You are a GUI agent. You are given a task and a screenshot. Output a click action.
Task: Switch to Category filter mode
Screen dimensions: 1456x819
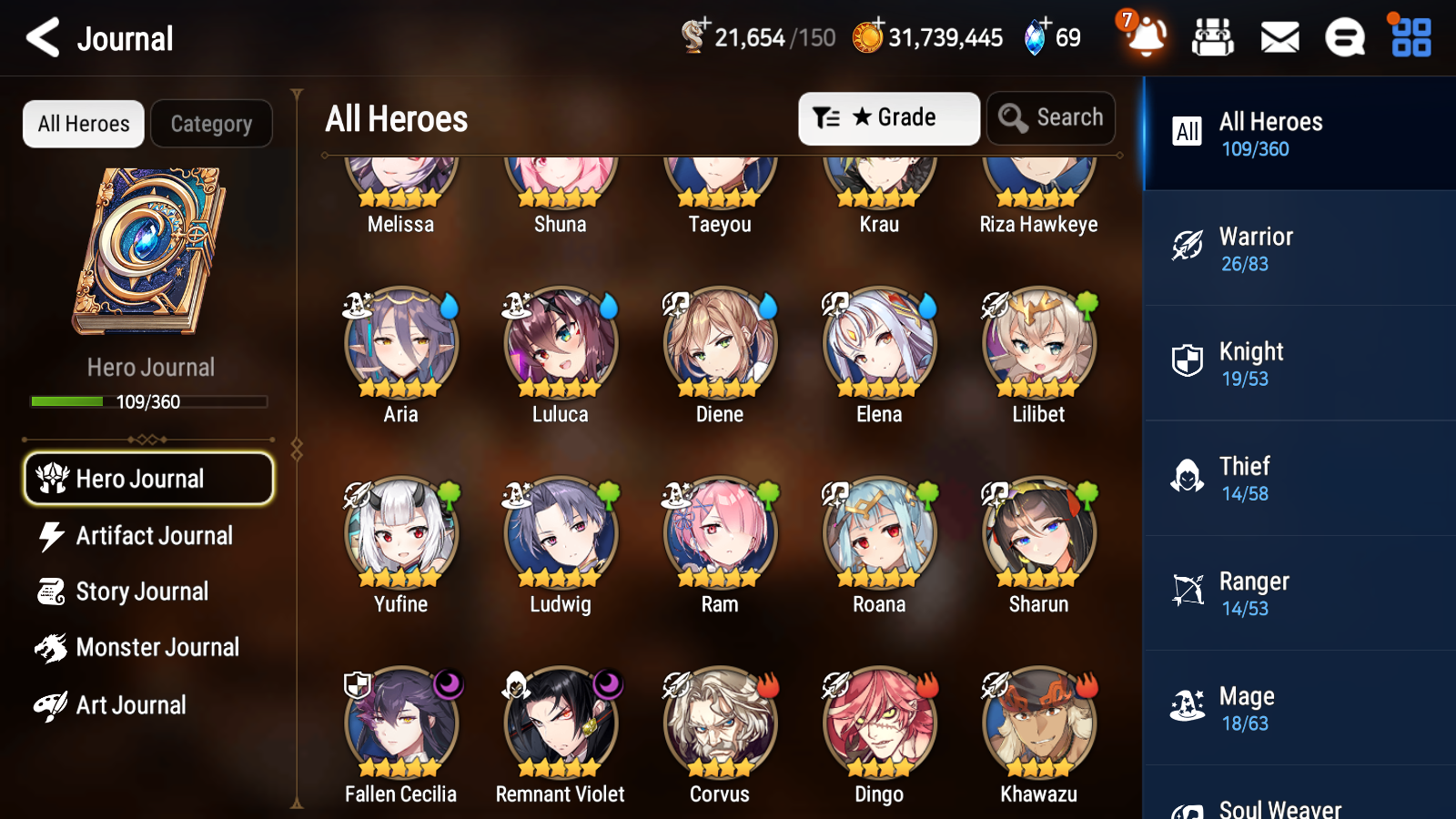point(211,124)
